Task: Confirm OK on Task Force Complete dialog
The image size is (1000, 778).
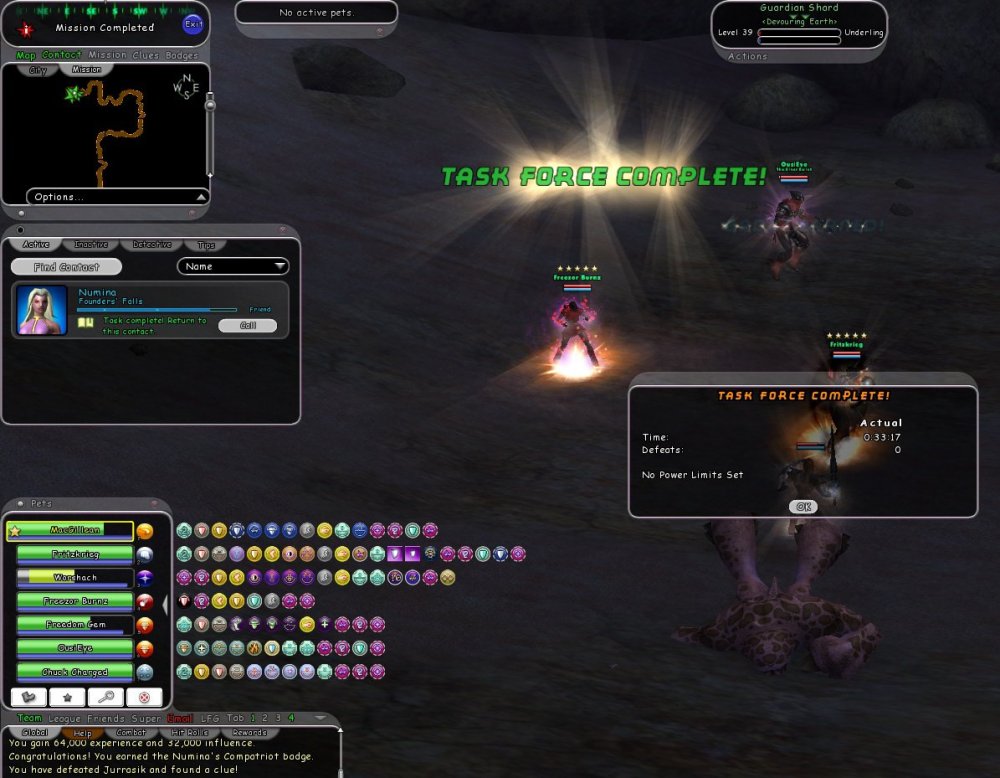Action: click(802, 507)
